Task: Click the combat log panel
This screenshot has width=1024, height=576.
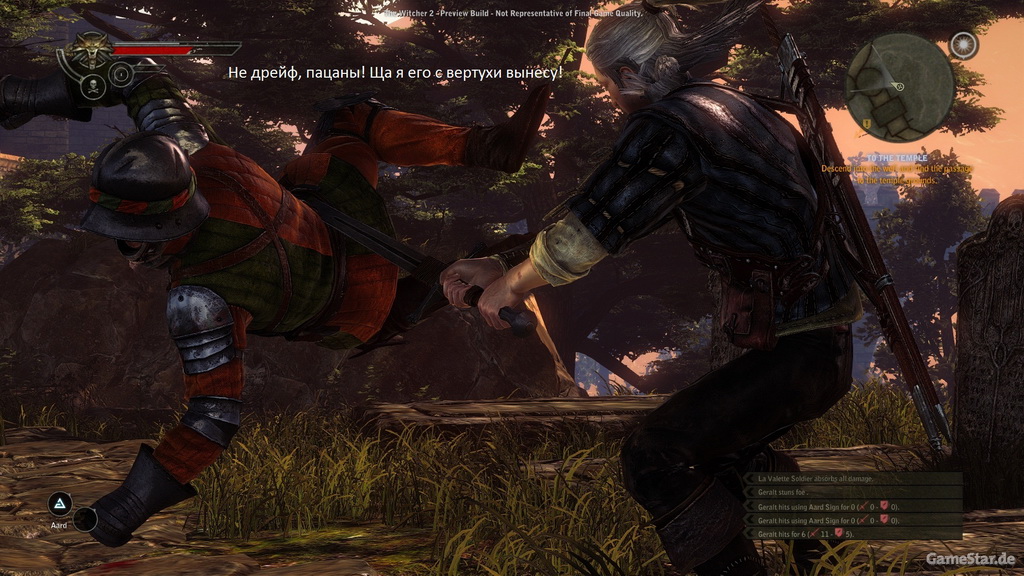Action: click(853, 506)
